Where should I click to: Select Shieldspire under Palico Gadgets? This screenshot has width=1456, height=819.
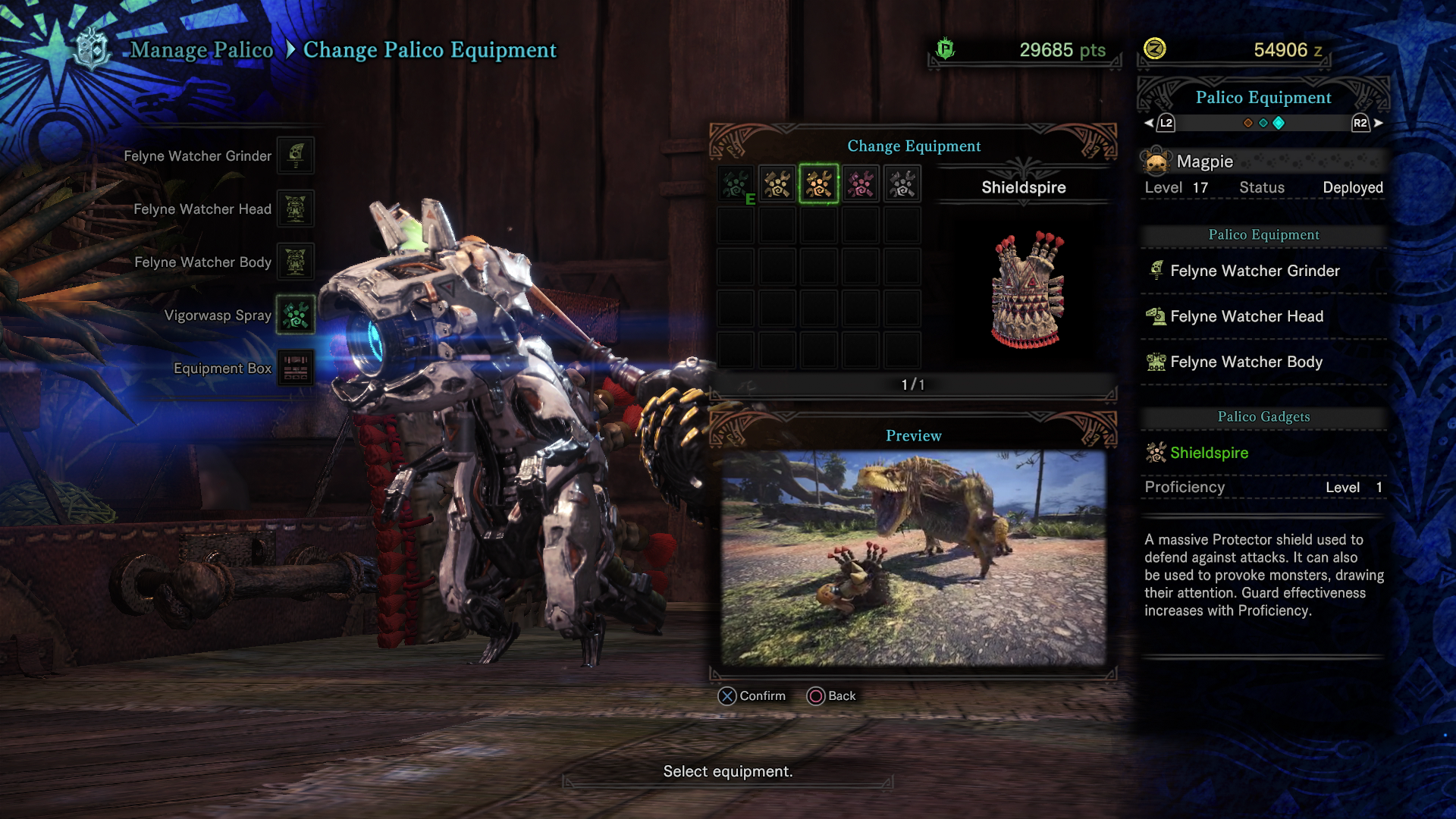pyautogui.click(x=1209, y=453)
